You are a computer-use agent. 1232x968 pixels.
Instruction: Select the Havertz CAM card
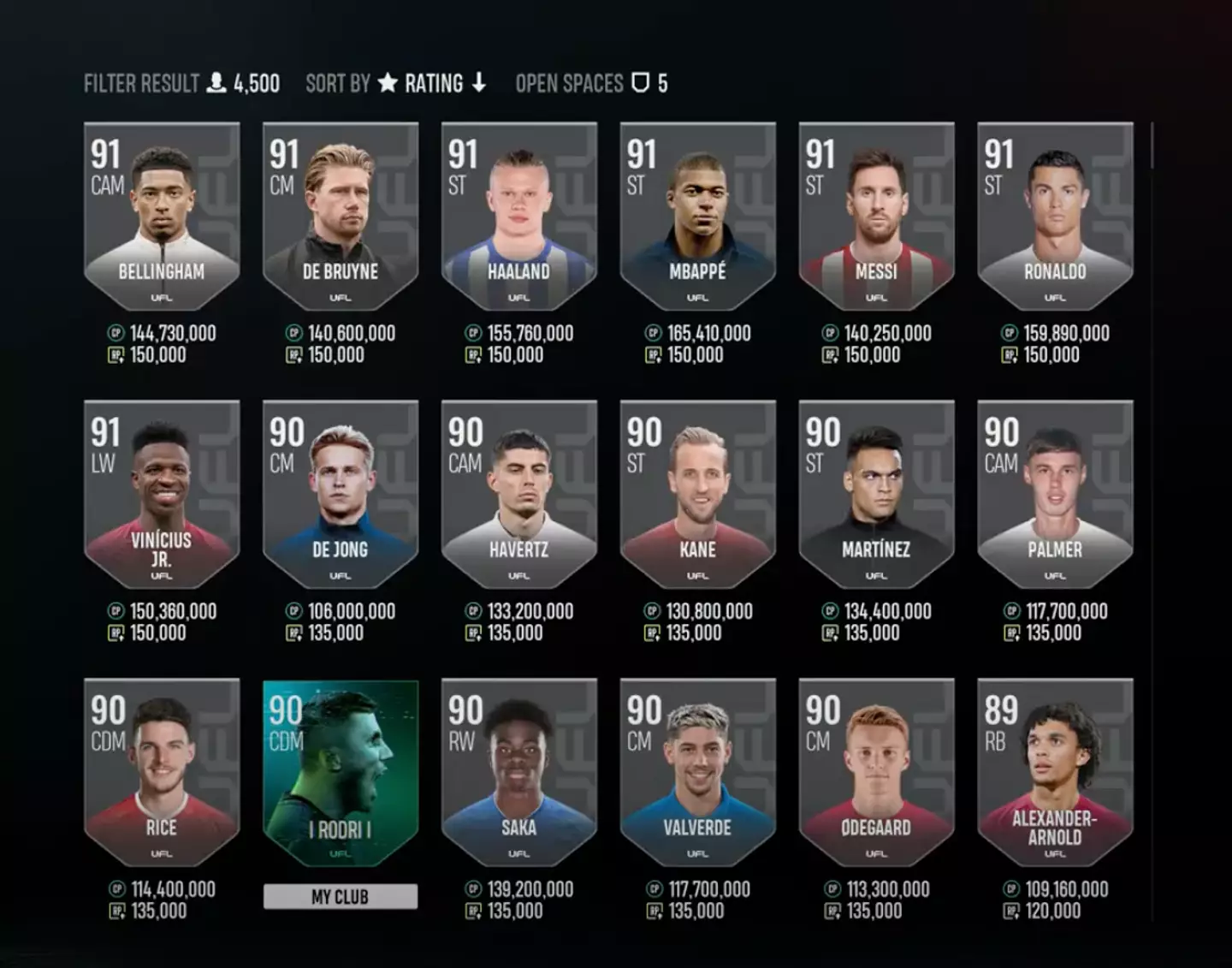(x=518, y=492)
